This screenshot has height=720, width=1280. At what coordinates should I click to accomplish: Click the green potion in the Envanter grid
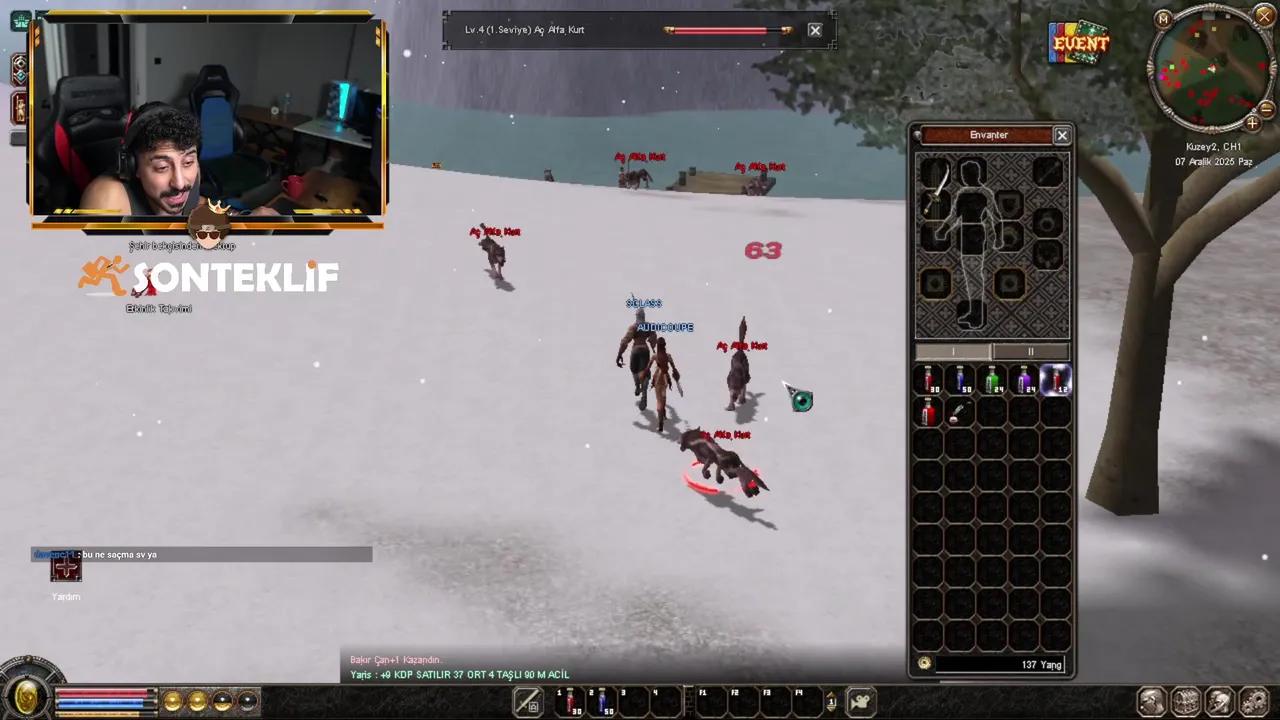[993, 378]
